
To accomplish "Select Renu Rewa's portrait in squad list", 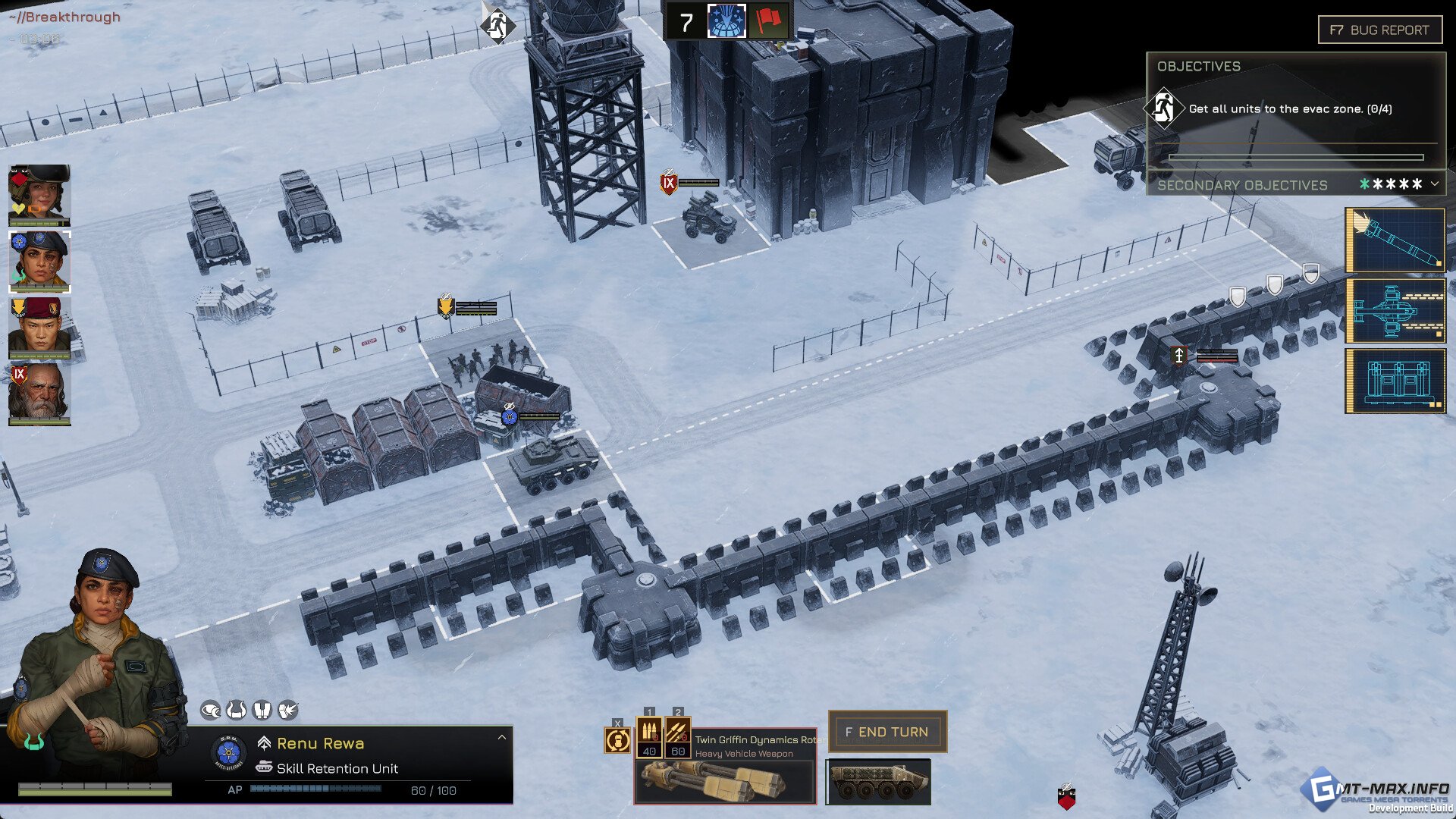I will pyautogui.click(x=39, y=261).
